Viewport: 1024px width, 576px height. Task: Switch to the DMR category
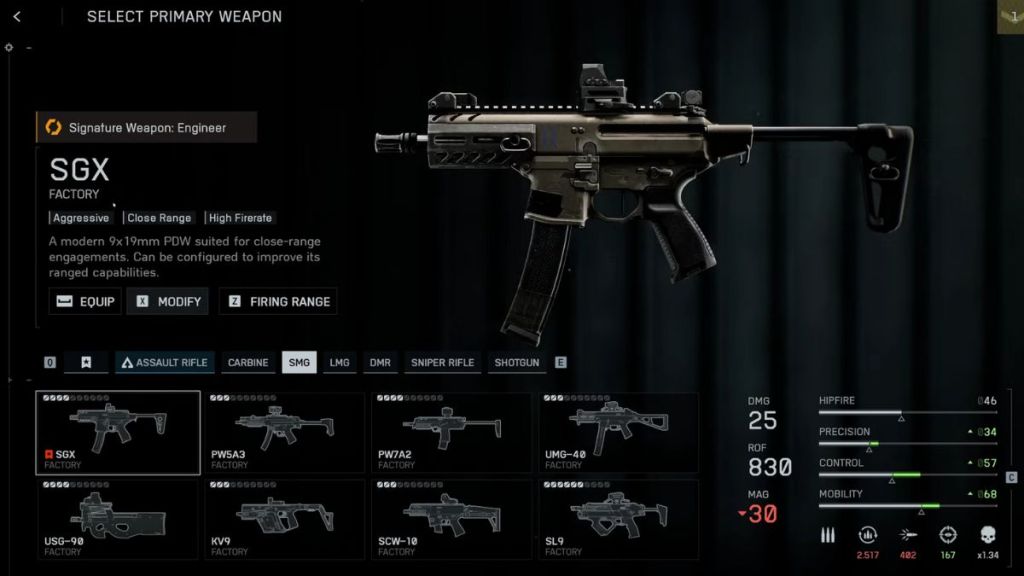pos(380,362)
